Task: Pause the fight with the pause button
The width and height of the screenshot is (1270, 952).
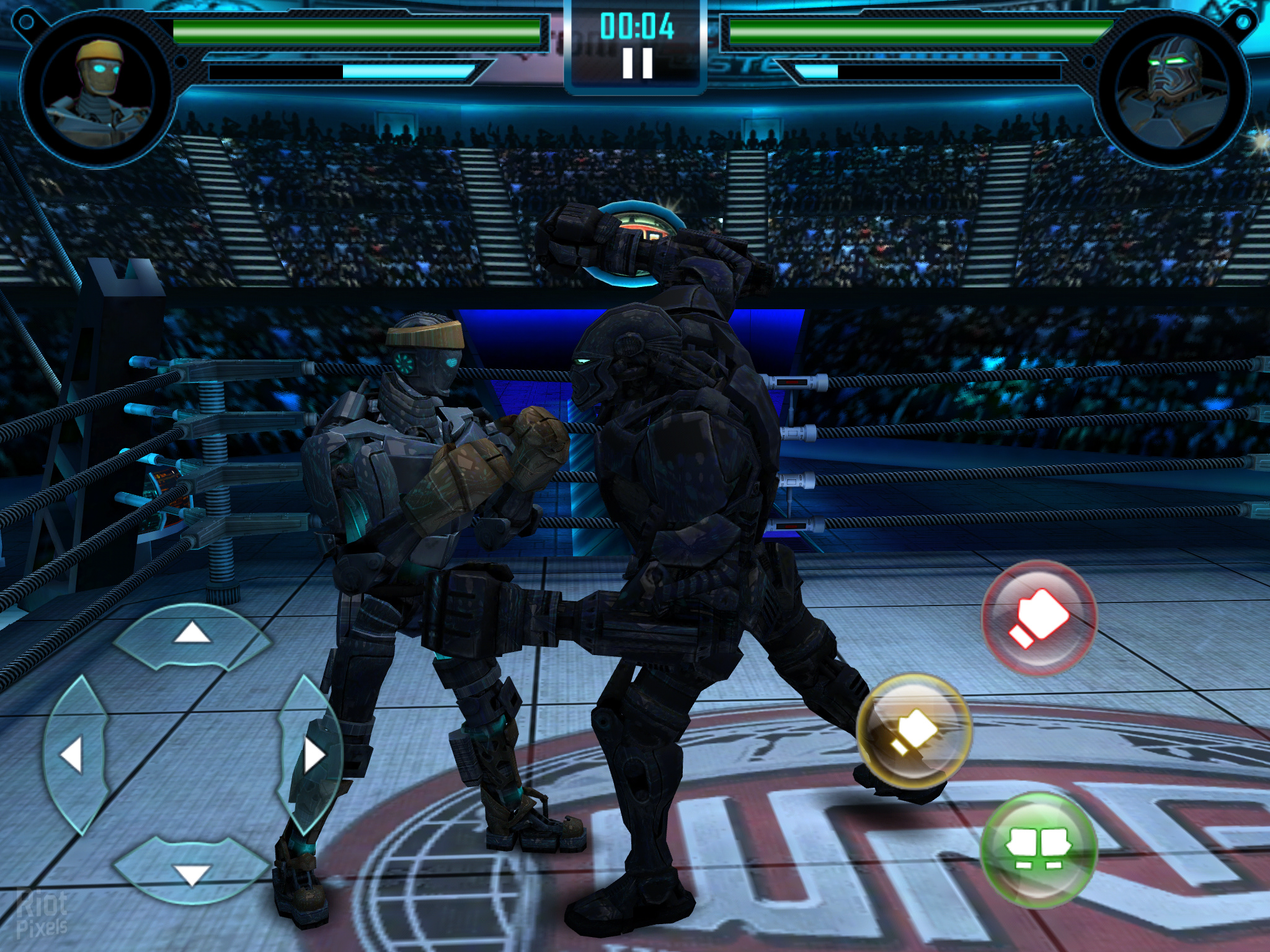Action: pyautogui.click(x=637, y=63)
